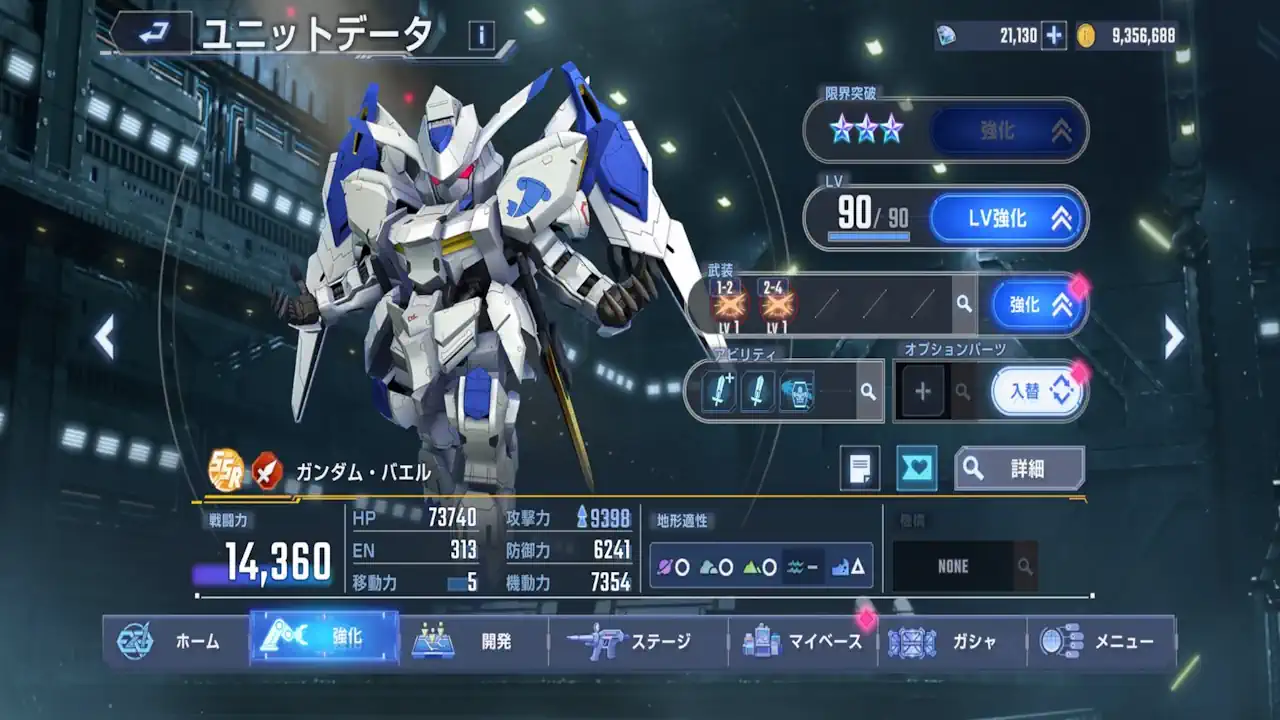Open the heart/favorite icon next to 詳細
The width and height of the screenshot is (1280, 720).
tap(917, 465)
